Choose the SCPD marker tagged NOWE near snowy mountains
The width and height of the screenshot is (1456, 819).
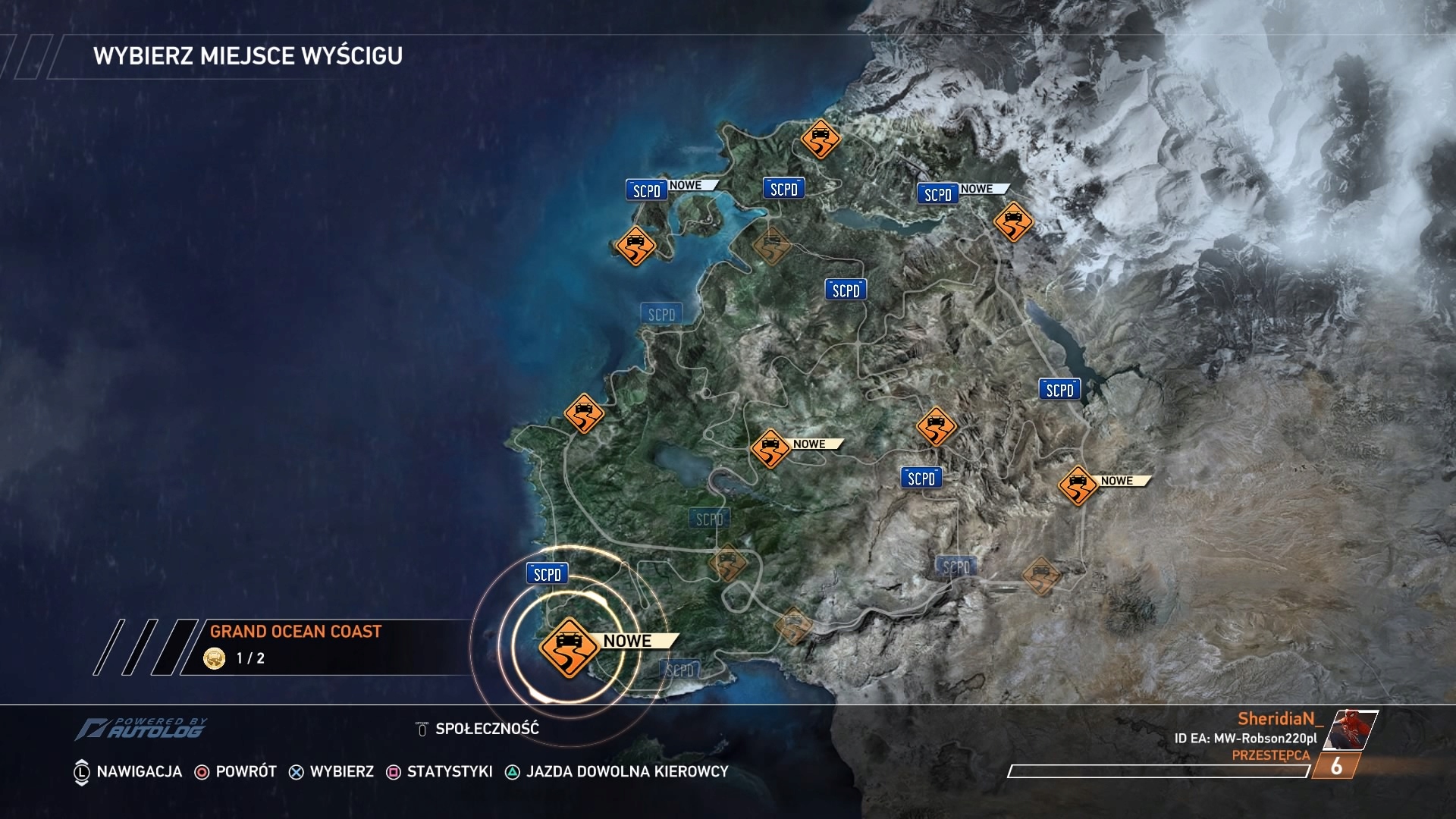coord(937,194)
